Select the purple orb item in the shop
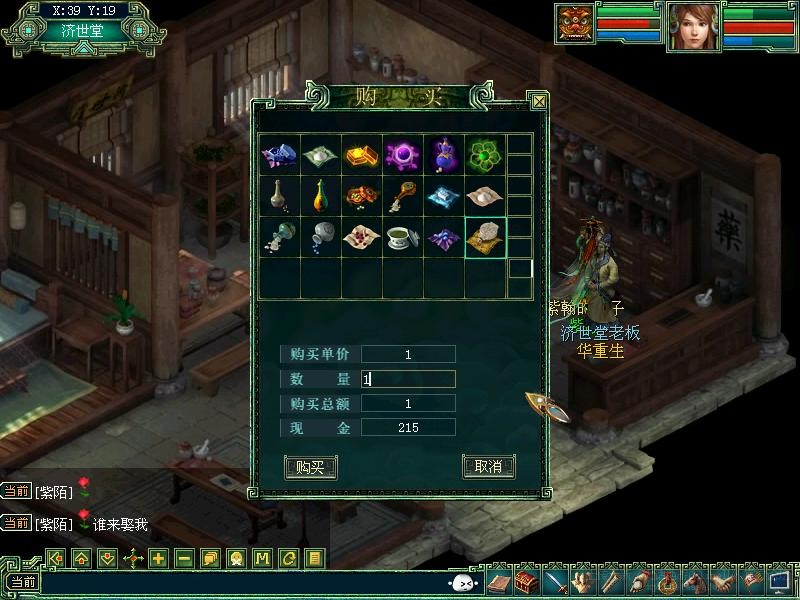Viewport: 800px width, 600px height. click(402, 154)
